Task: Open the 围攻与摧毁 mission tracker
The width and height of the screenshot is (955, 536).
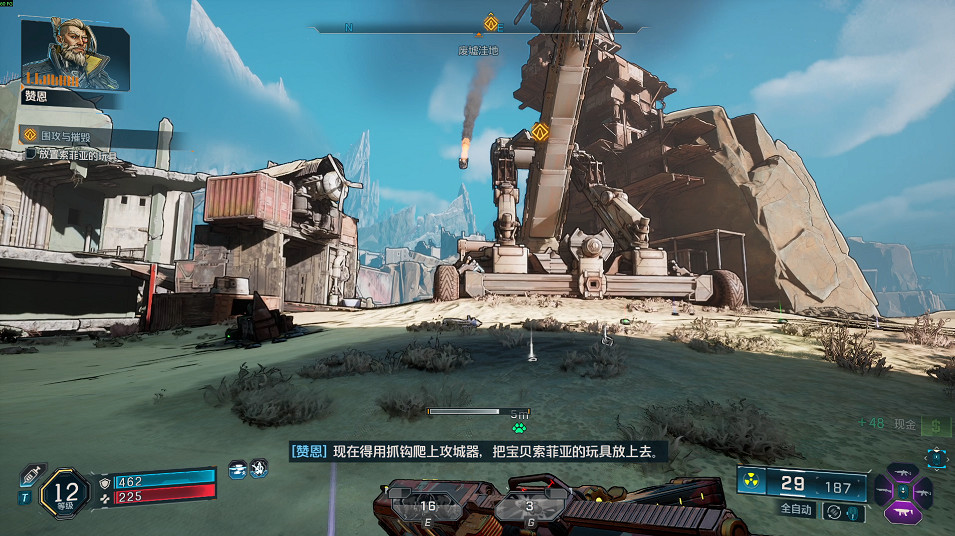Action: 68,135
